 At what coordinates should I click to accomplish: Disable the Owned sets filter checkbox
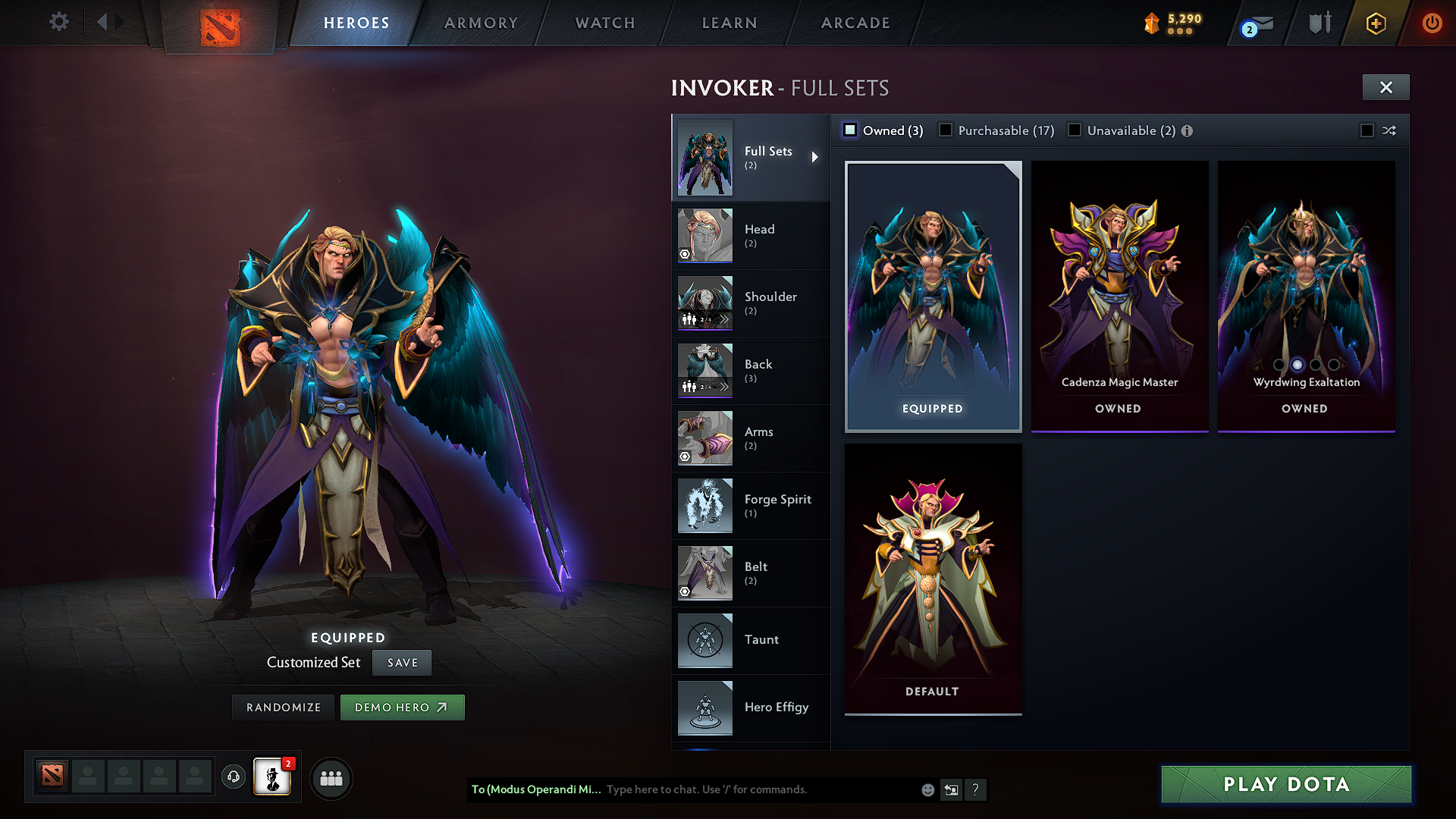[850, 130]
